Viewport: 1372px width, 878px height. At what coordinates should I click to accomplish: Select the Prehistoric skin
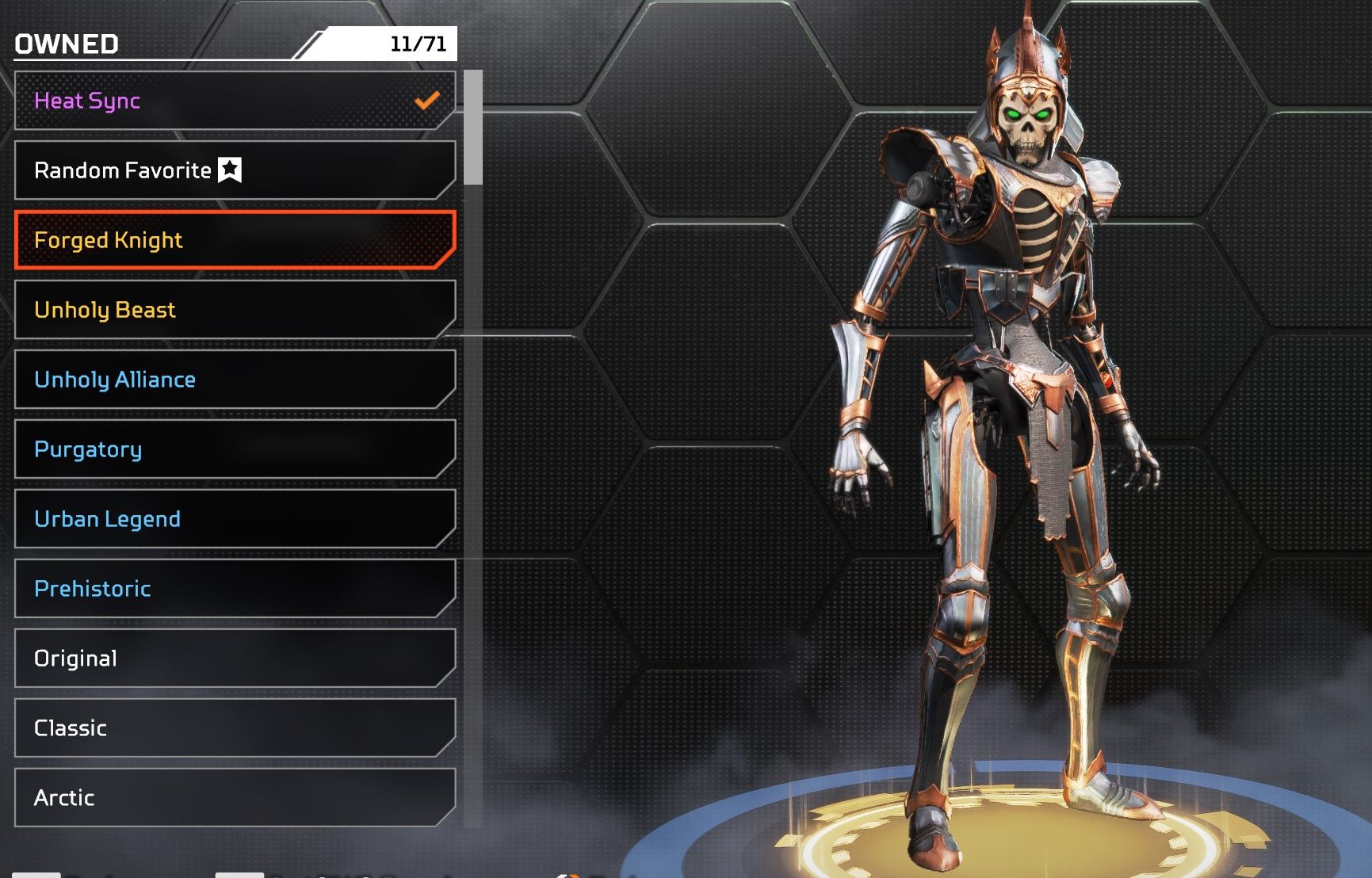click(x=235, y=589)
